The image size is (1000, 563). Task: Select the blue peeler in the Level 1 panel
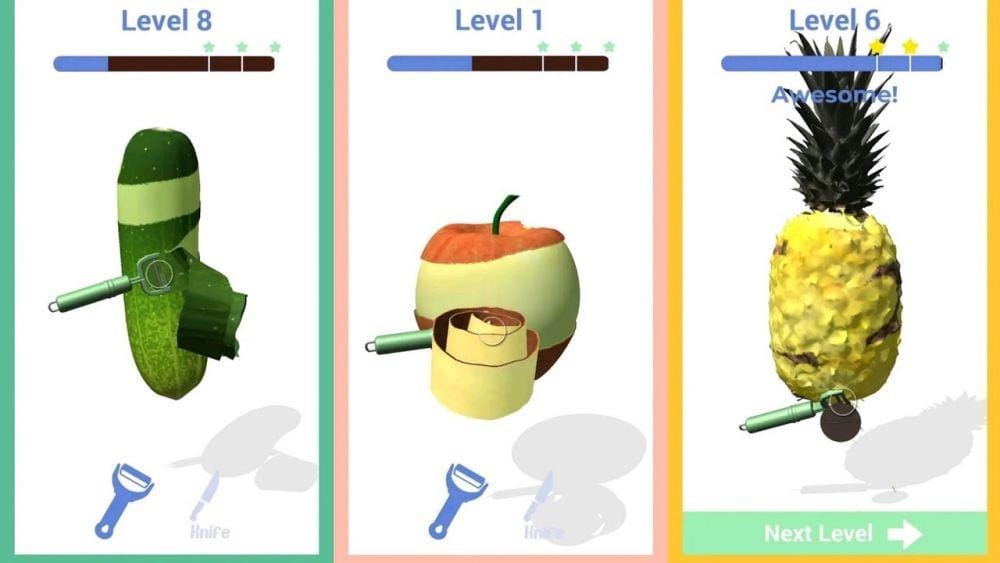pos(457,499)
